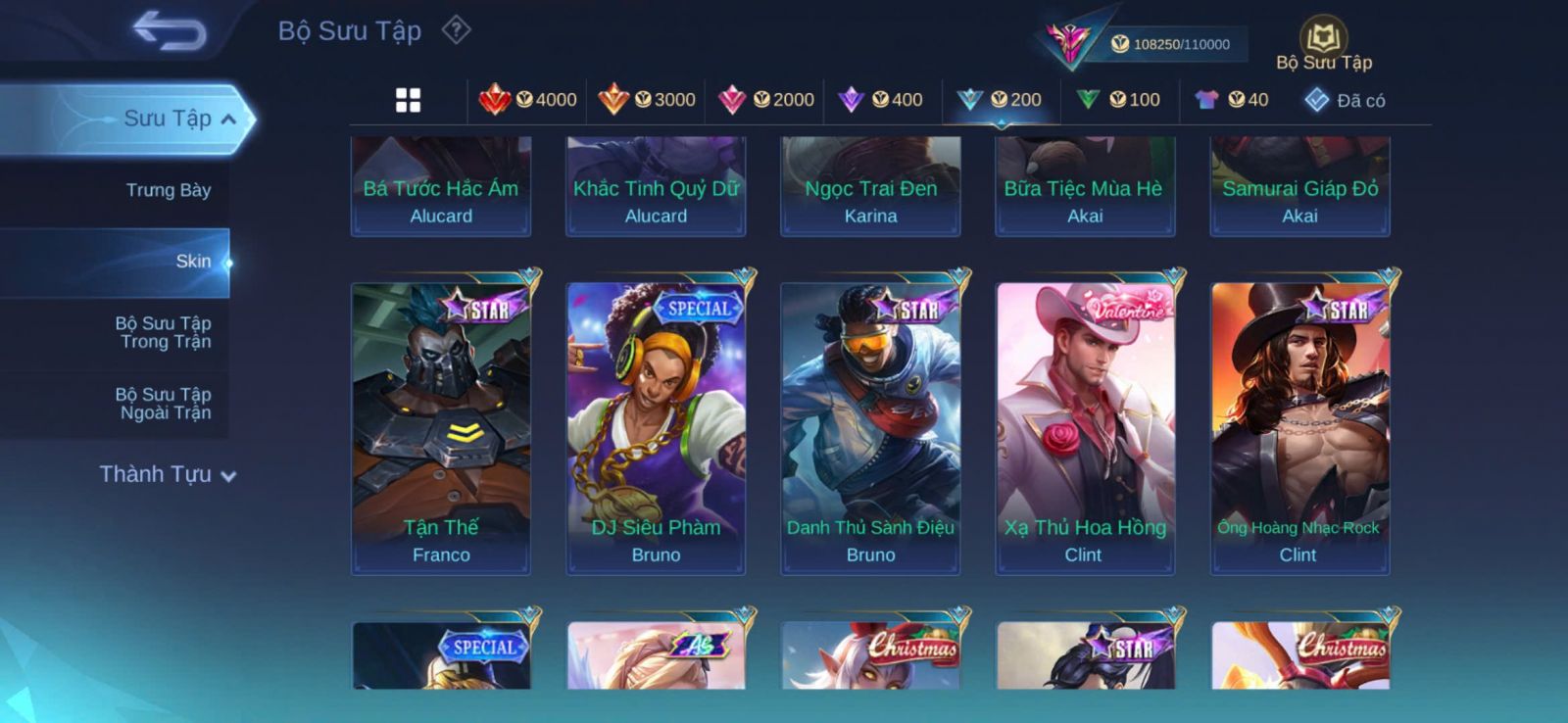Go back using the return arrow
The height and width of the screenshot is (723, 1568).
click(x=170, y=31)
